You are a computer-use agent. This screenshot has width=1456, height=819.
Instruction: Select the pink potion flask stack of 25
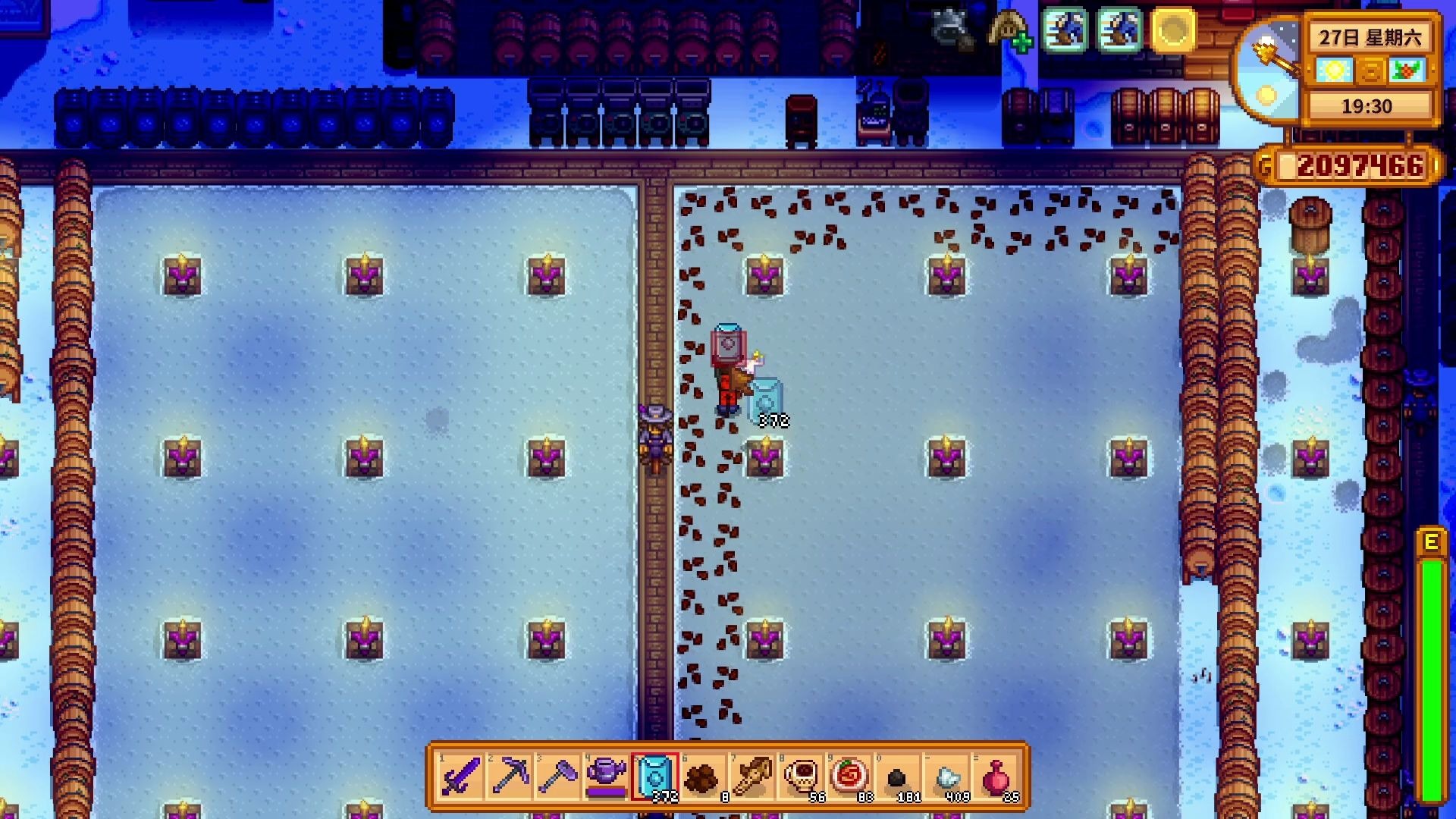pos(995,777)
